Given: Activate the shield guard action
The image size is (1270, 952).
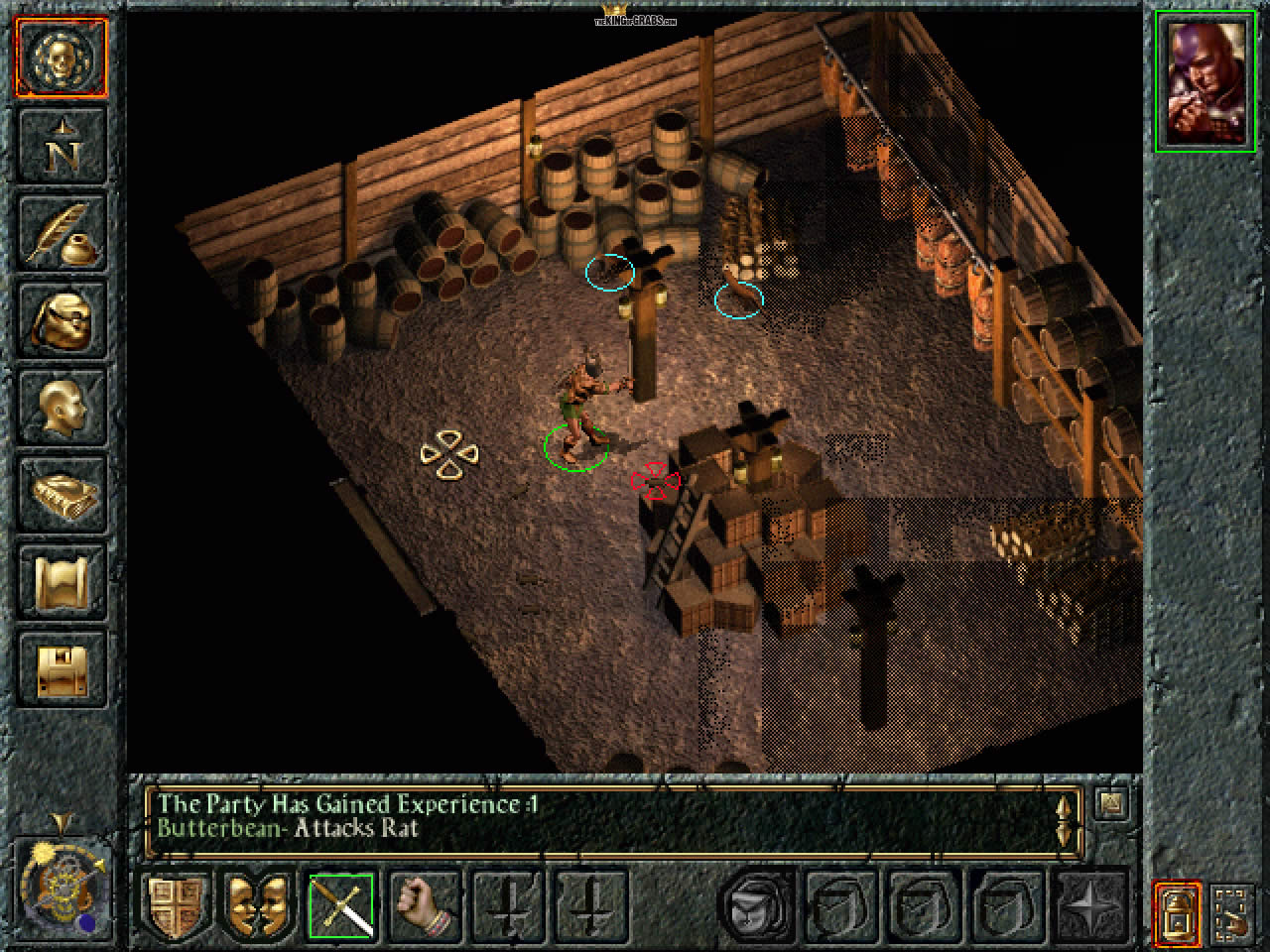Looking at the screenshot, I should (179, 905).
